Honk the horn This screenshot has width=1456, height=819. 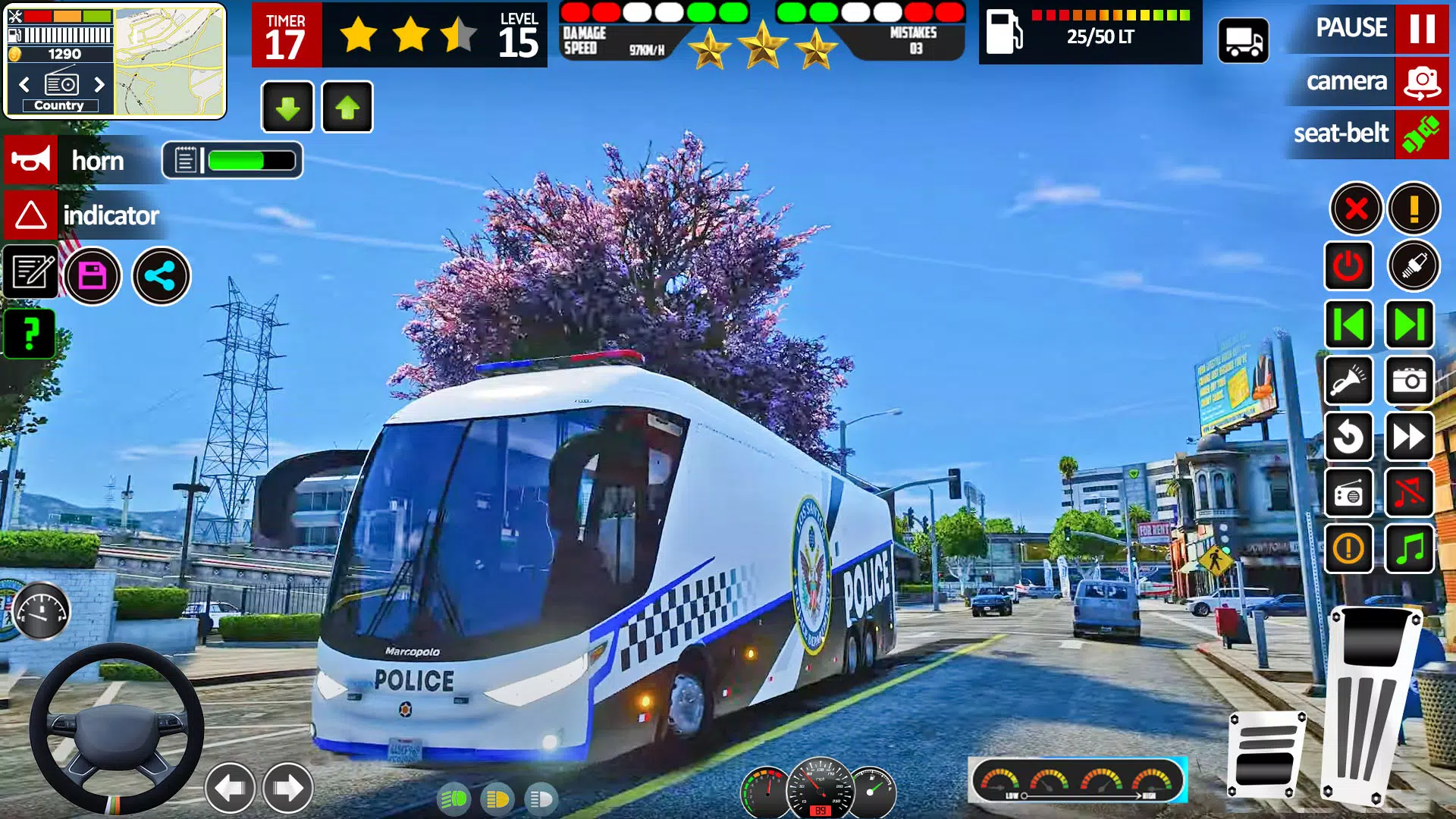[30, 160]
